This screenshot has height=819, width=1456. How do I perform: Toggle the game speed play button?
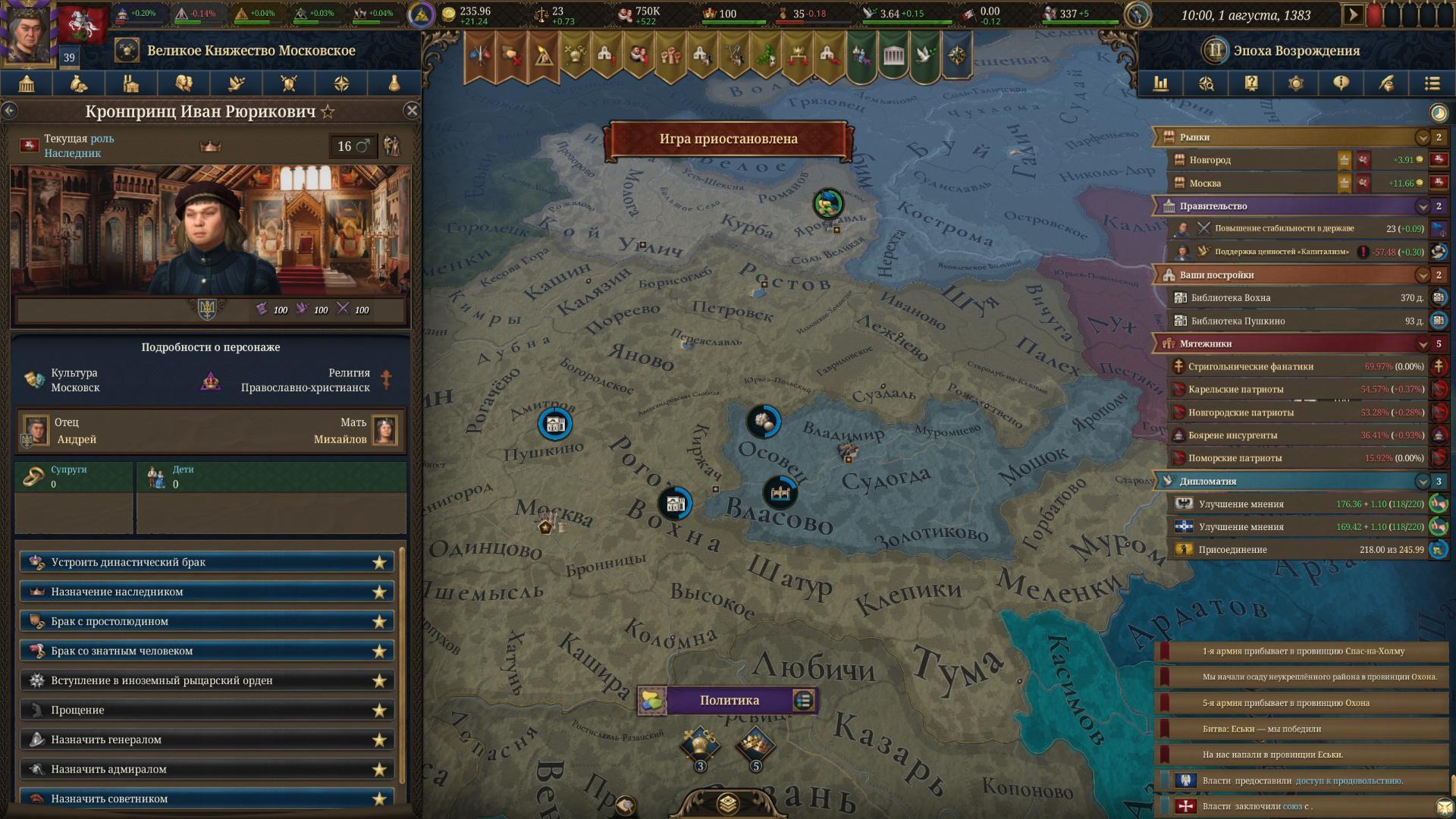1353,14
